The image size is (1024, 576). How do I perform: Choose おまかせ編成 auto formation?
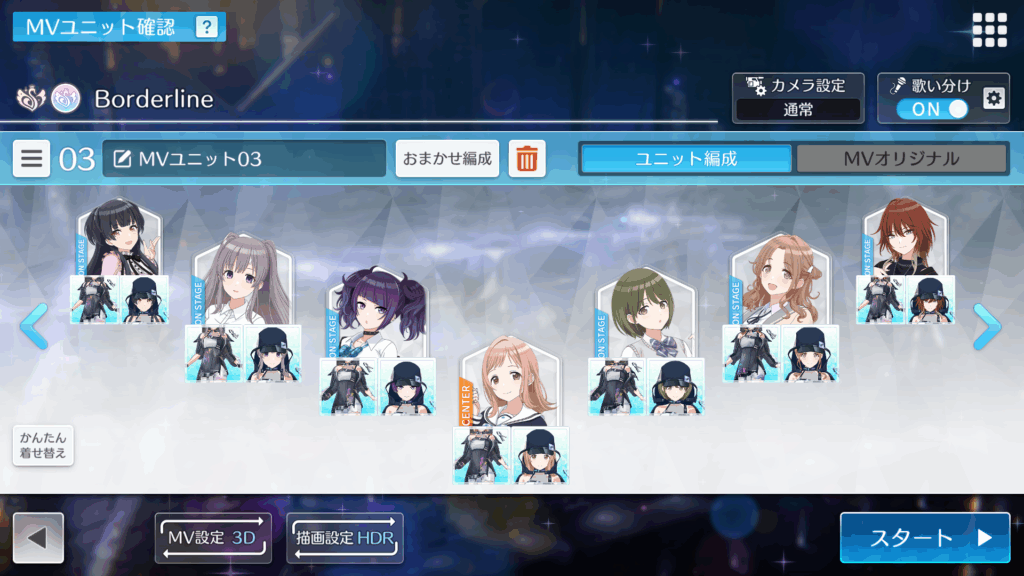click(447, 159)
